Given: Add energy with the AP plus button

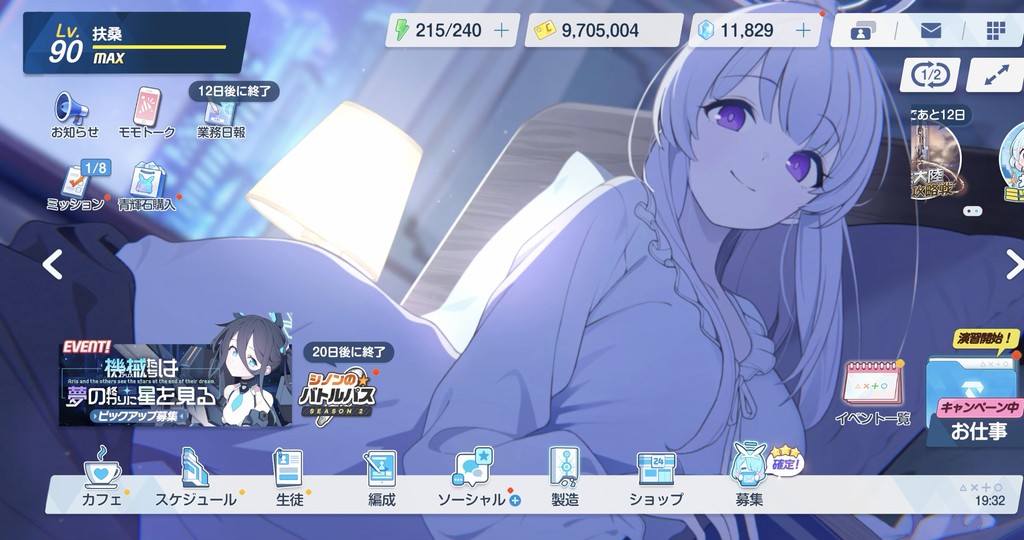Looking at the screenshot, I should (501, 30).
